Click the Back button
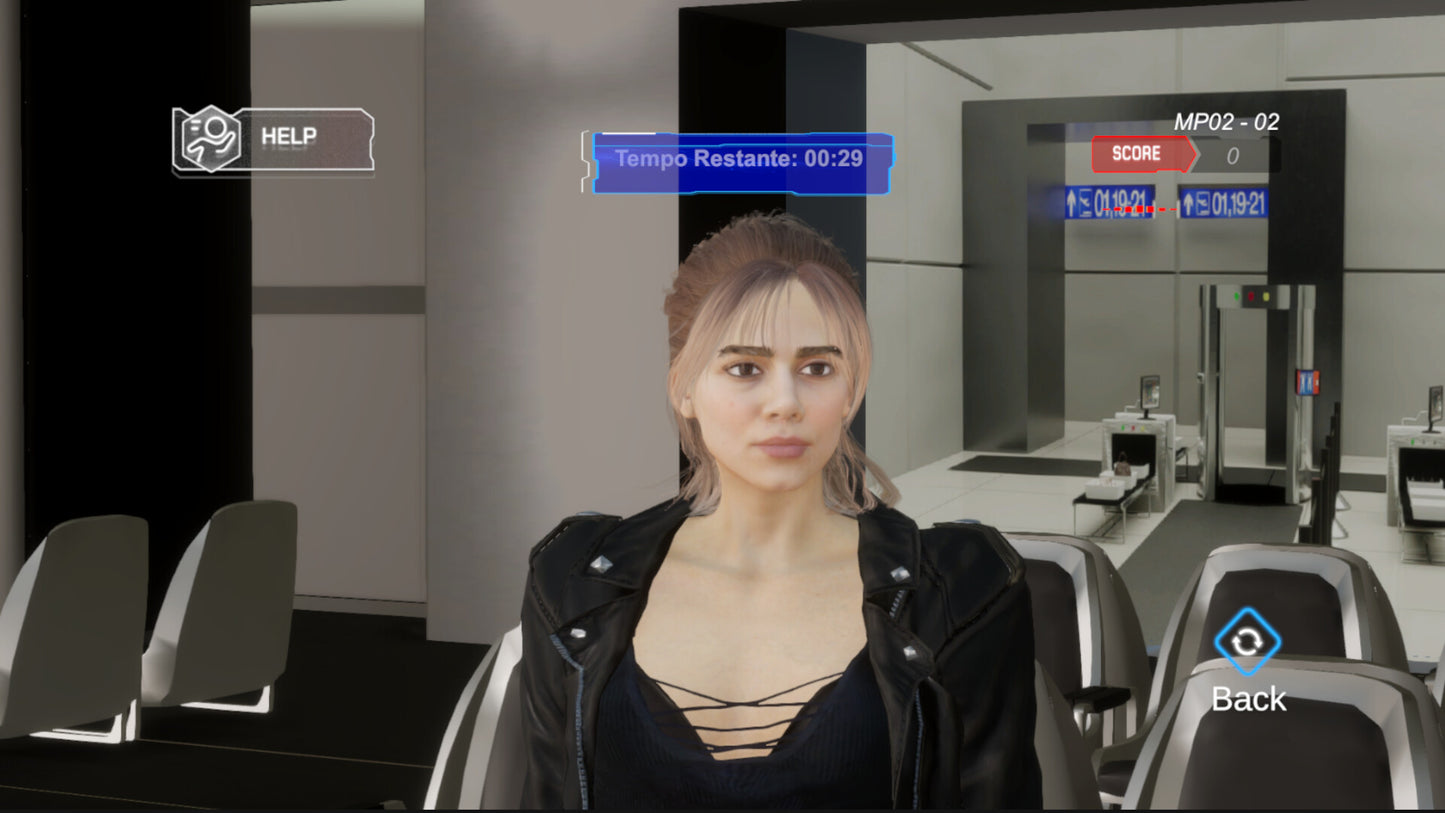The width and height of the screenshot is (1445, 813). click(1247, 643)
